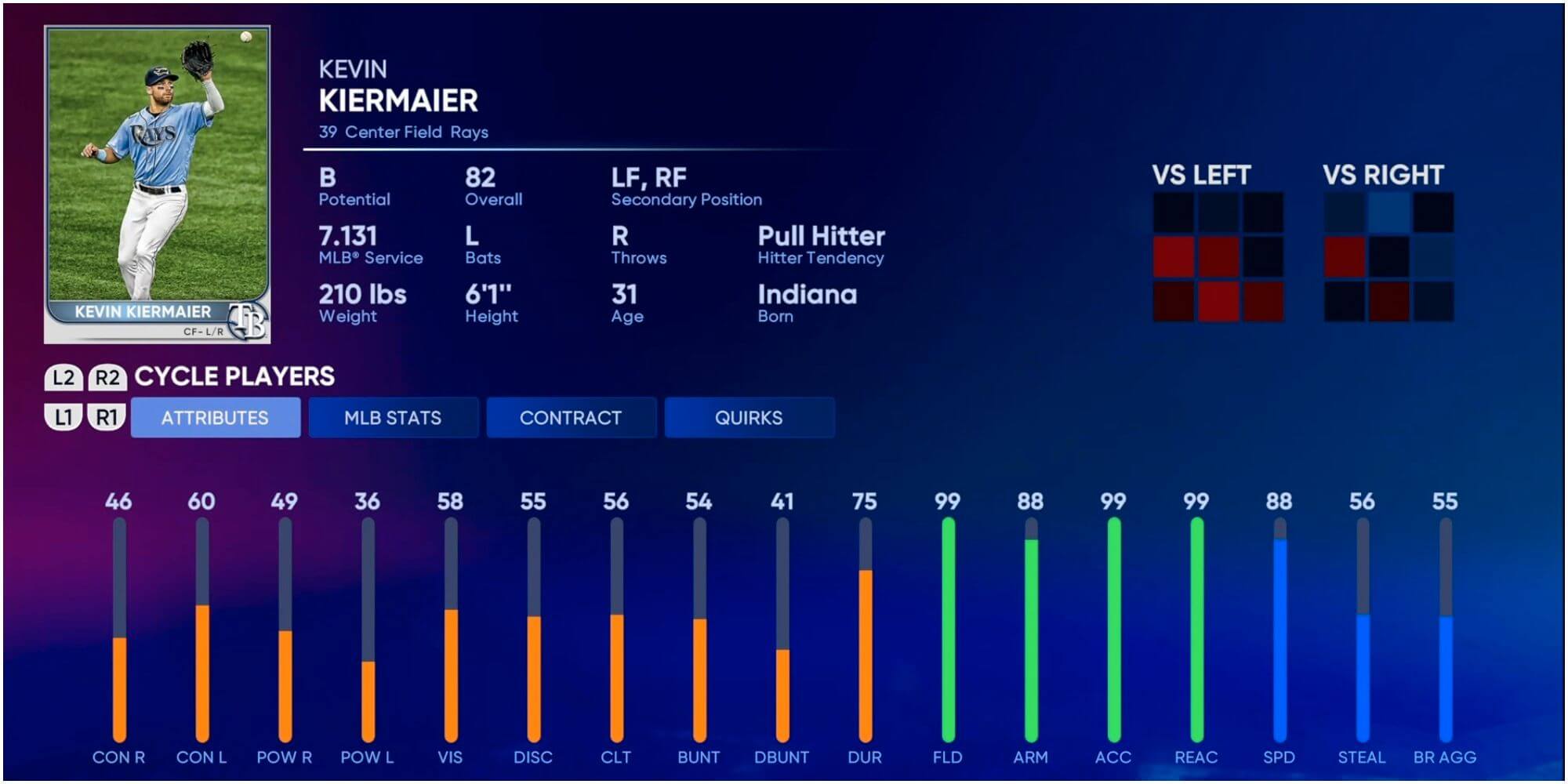Click Kevin Kiermaier's player card
Image resolution: width=1568 pixels, height=784 pixels.
(158, 185)
